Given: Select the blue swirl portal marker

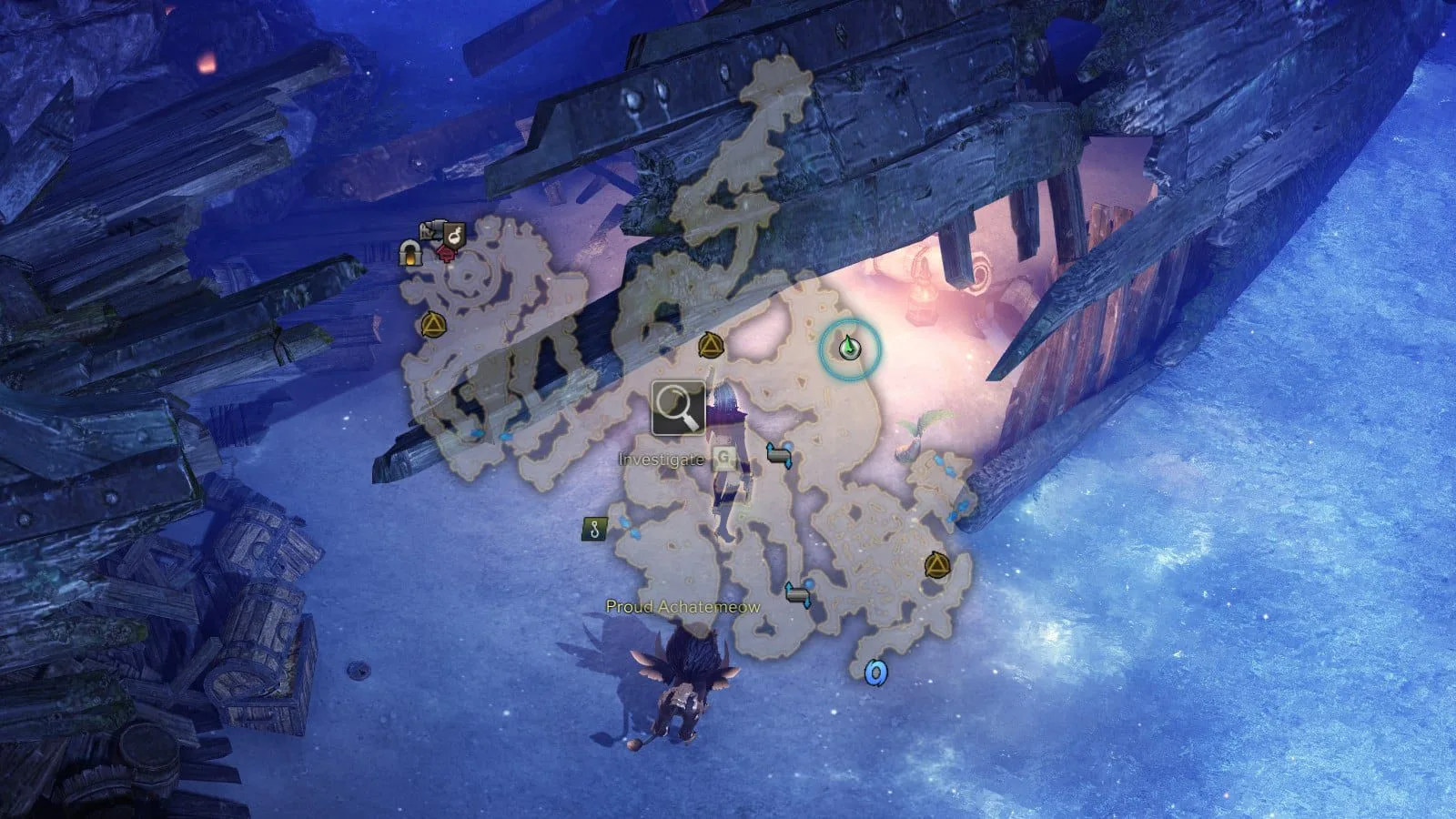Looking at the screenshot, I should (x=875, y=672).
